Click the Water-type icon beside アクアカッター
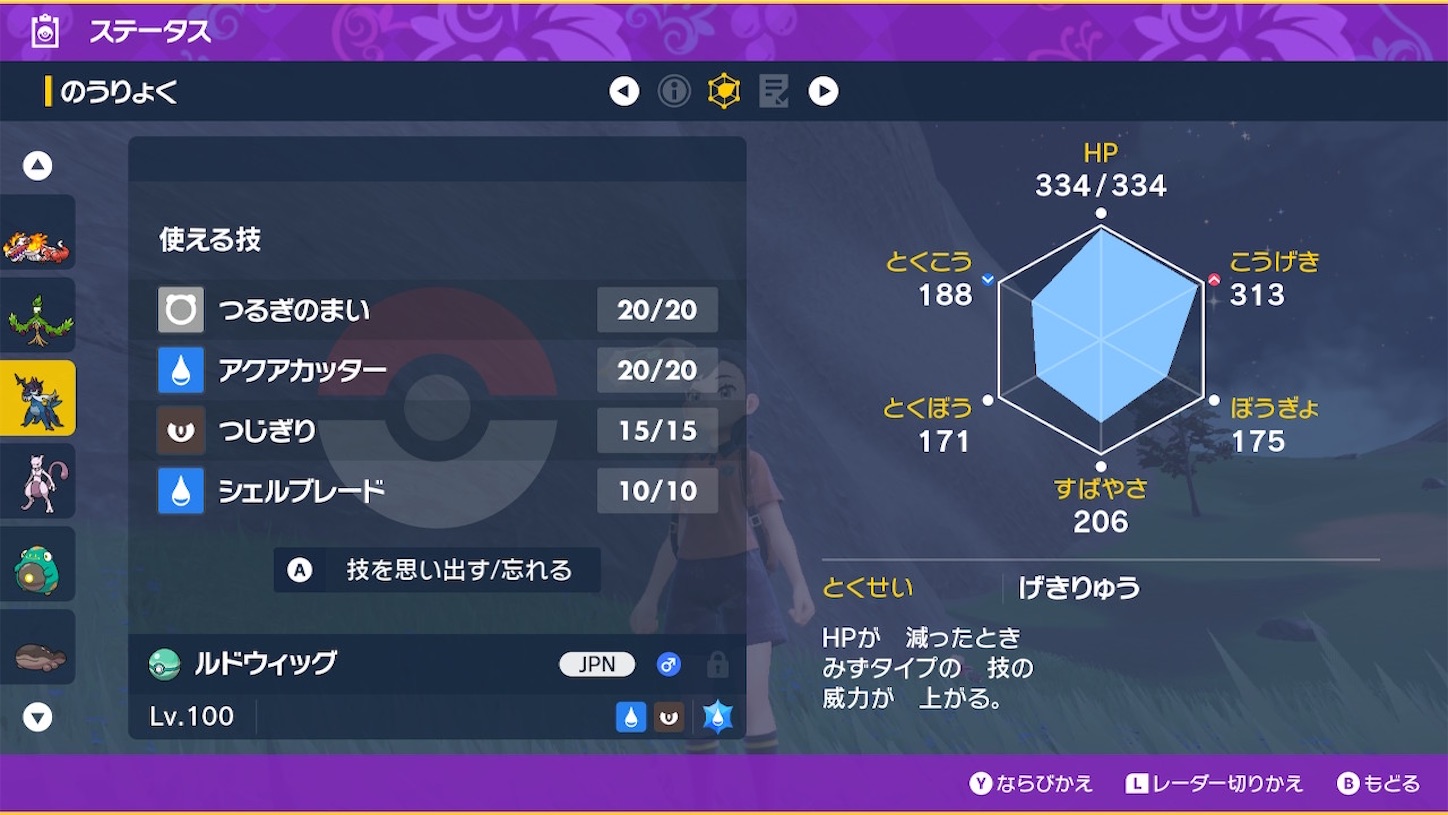Screen dimensions: 1448x815 coord(180,370)
